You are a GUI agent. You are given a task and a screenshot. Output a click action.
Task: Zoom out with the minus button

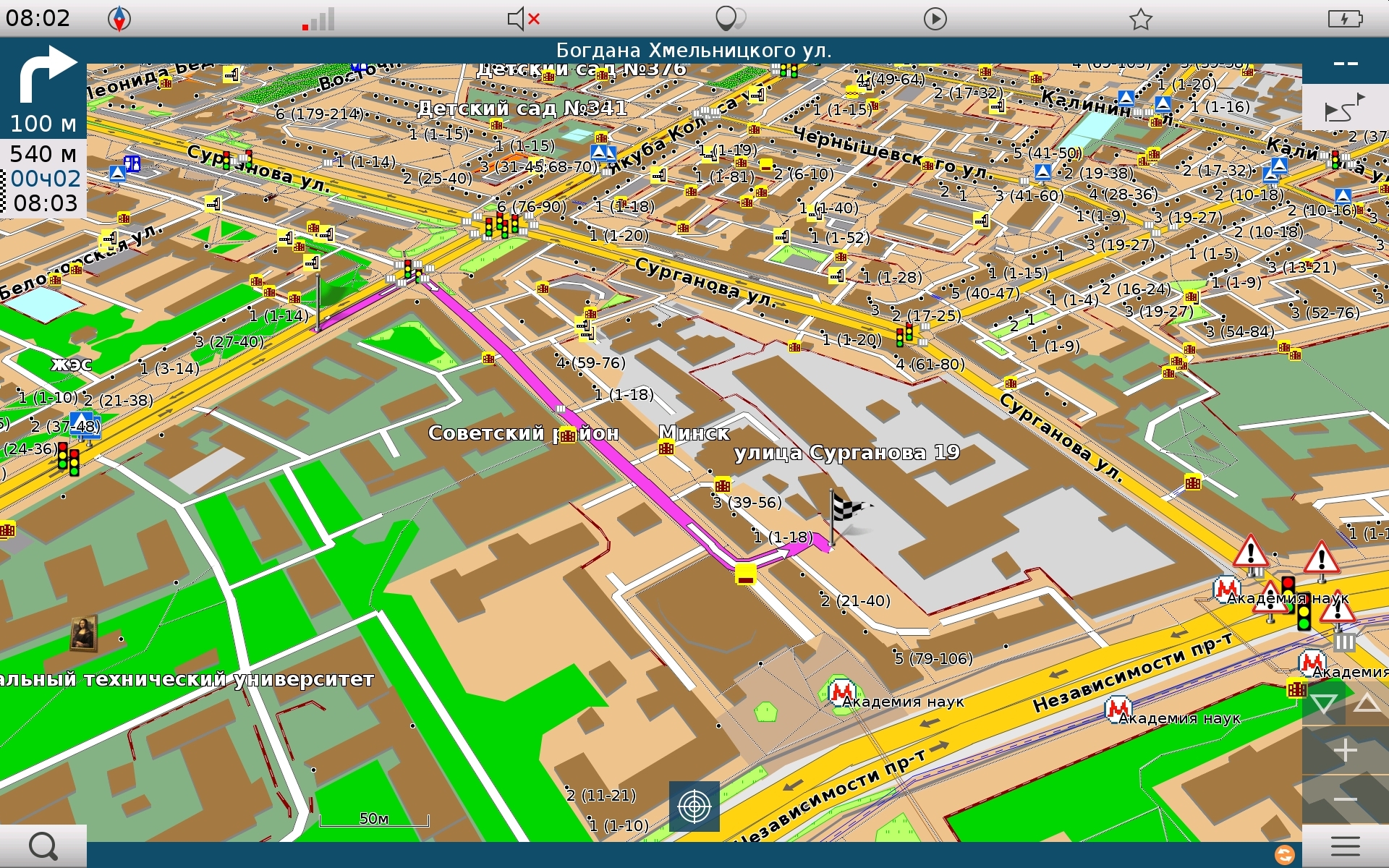tap(1345, 799)
